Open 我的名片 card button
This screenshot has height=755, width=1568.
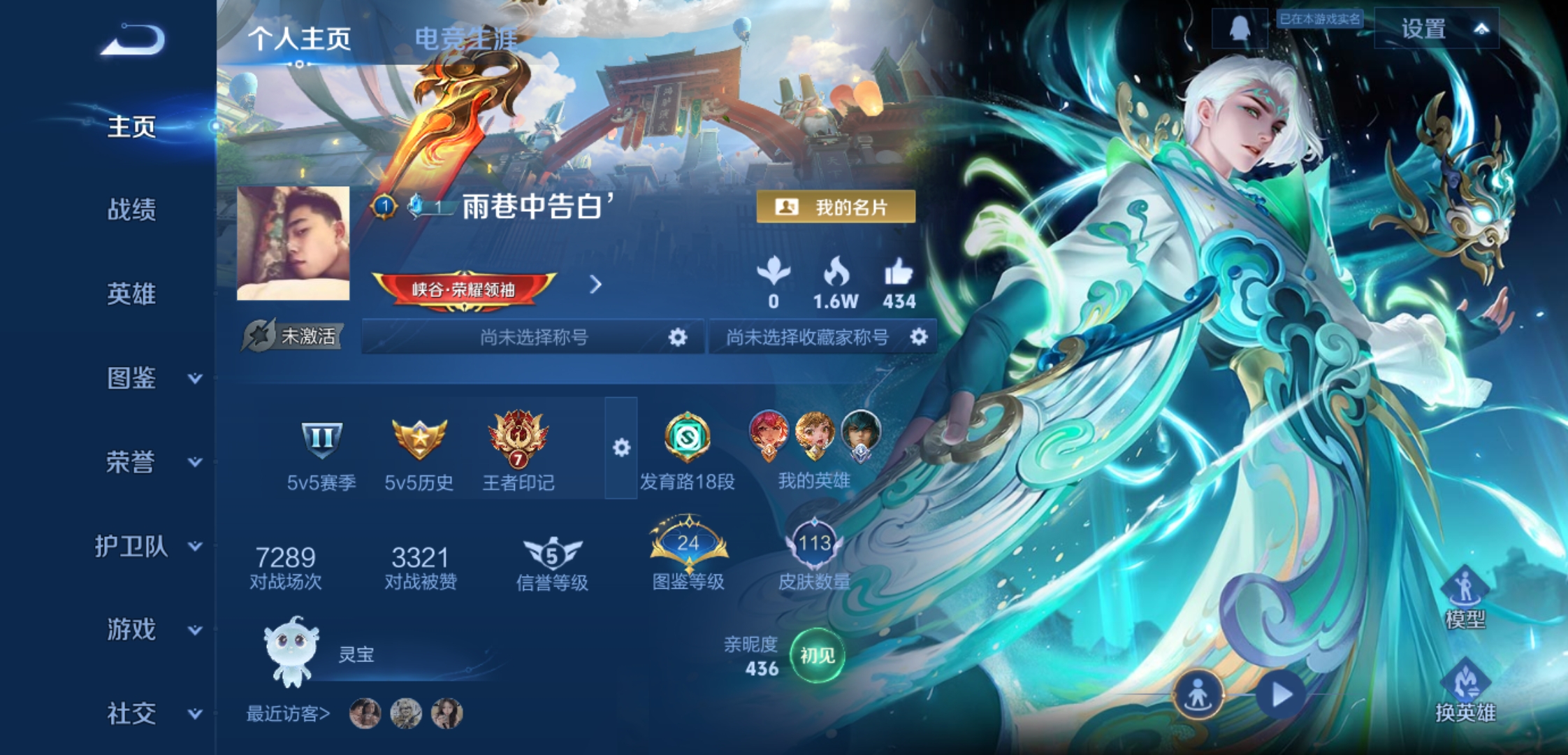[836, 207]
